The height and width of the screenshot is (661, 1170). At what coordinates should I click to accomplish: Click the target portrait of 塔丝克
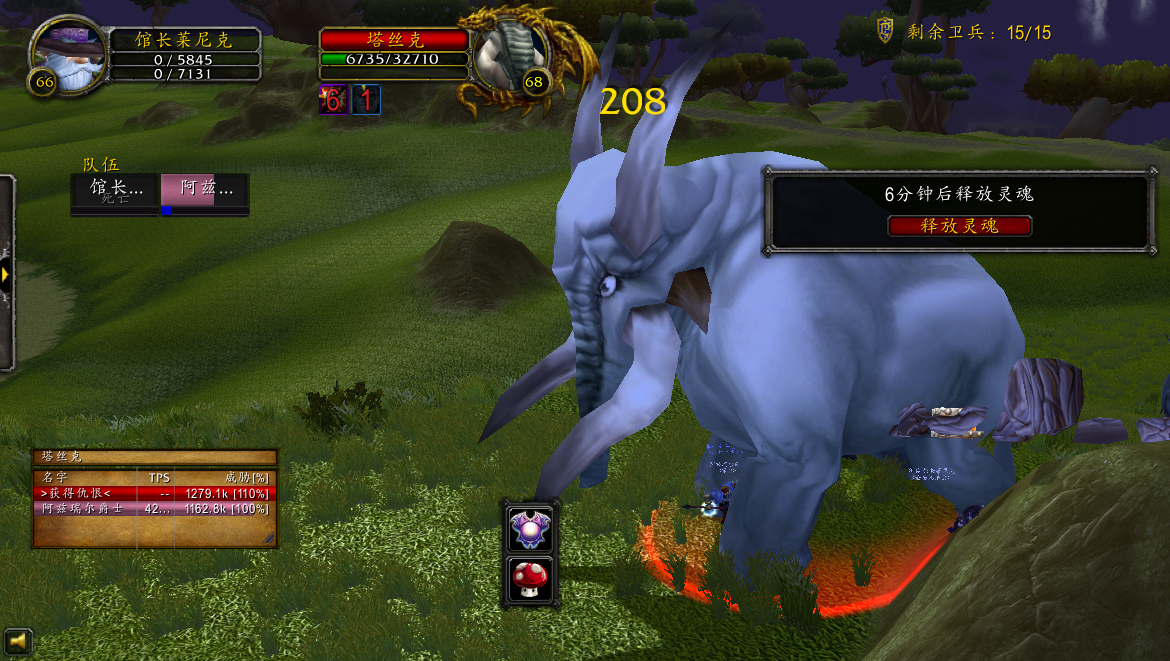[511, 54]
